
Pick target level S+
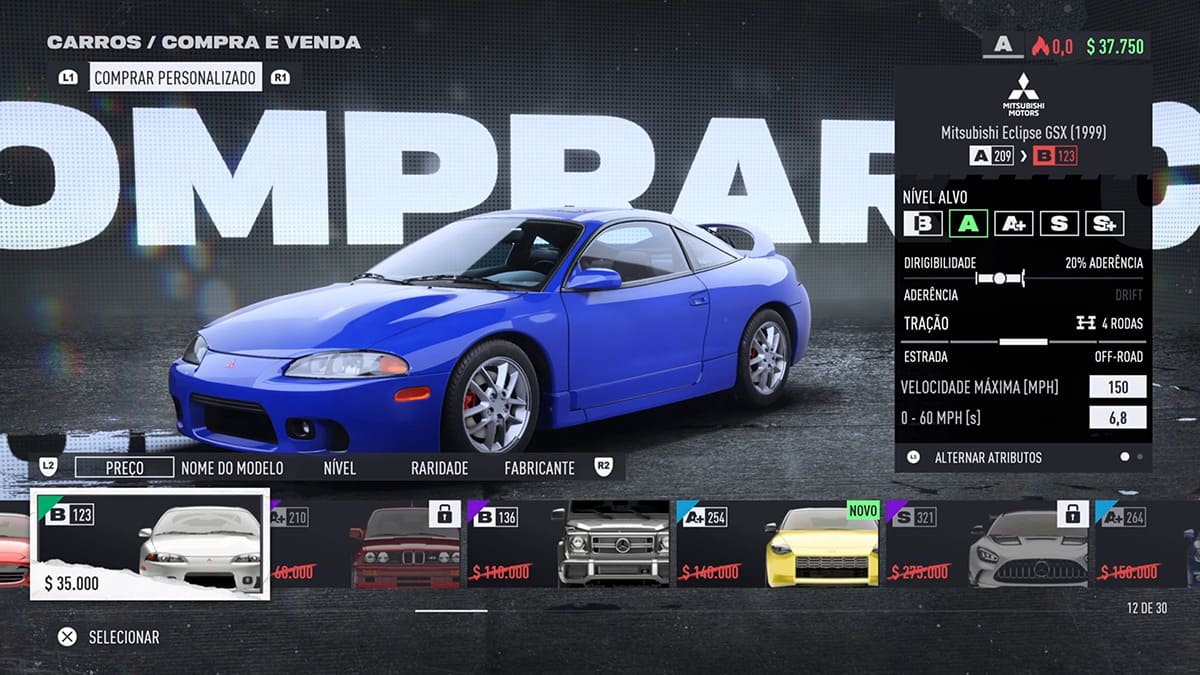click(x=1104, y=223)
